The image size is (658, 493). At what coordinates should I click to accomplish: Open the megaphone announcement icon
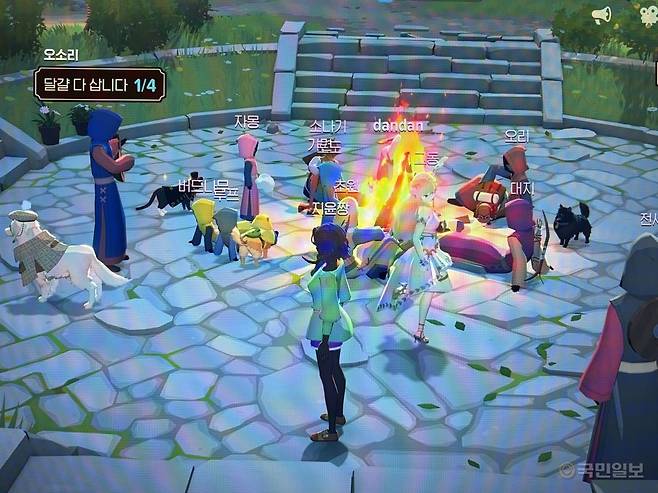[x=601, y=15]
